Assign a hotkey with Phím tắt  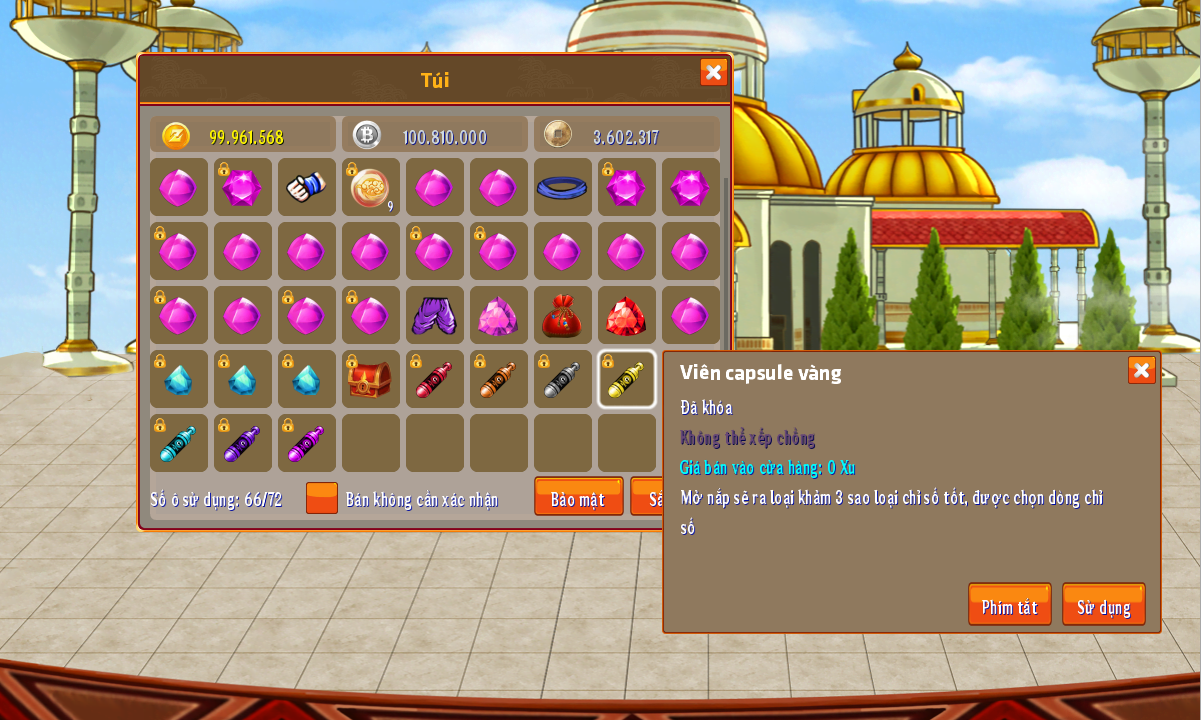1009,605
